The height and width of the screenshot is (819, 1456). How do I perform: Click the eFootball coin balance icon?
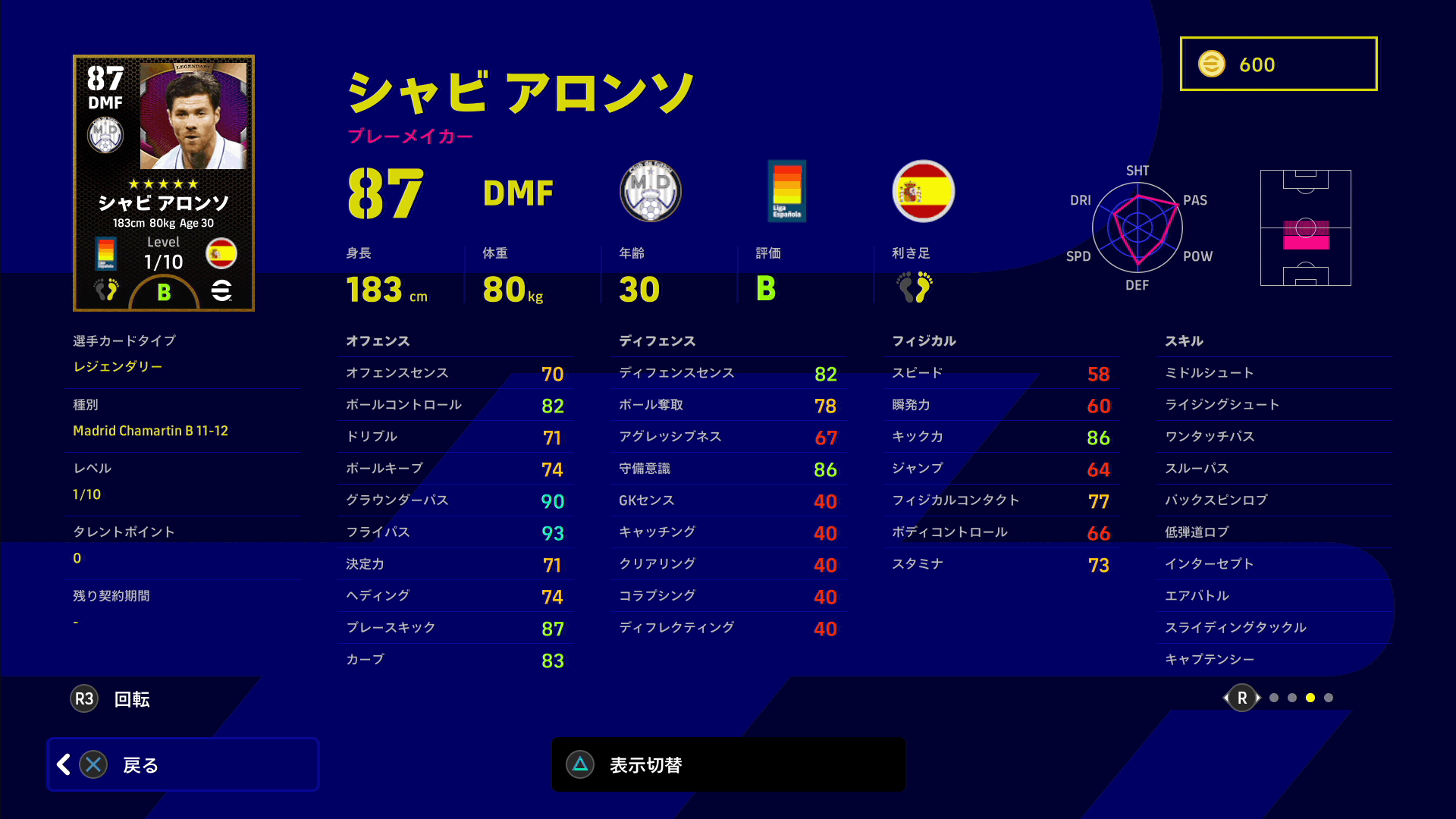(x=1213, y=64)
